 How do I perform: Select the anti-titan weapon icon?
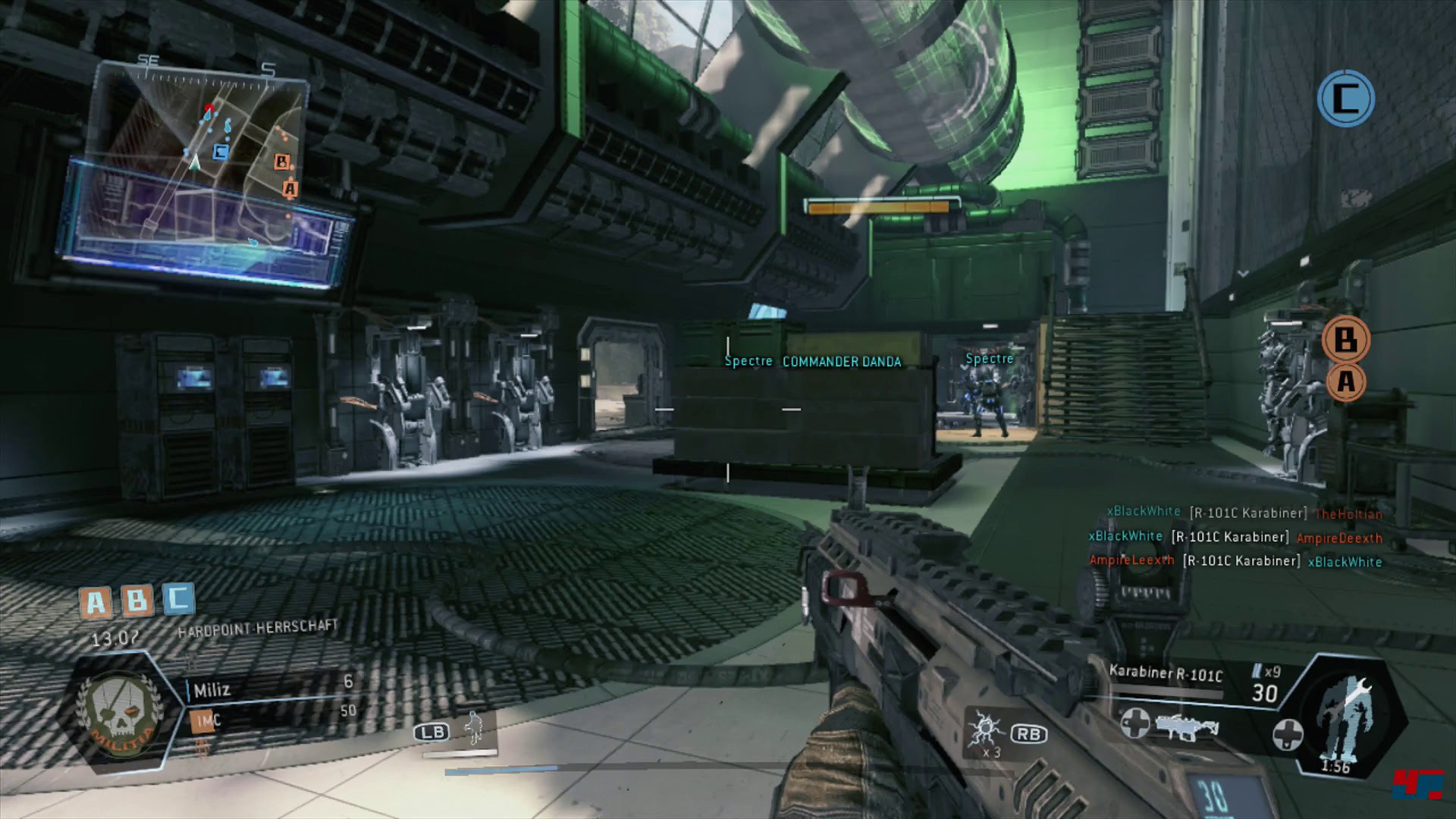(1187, 726)
